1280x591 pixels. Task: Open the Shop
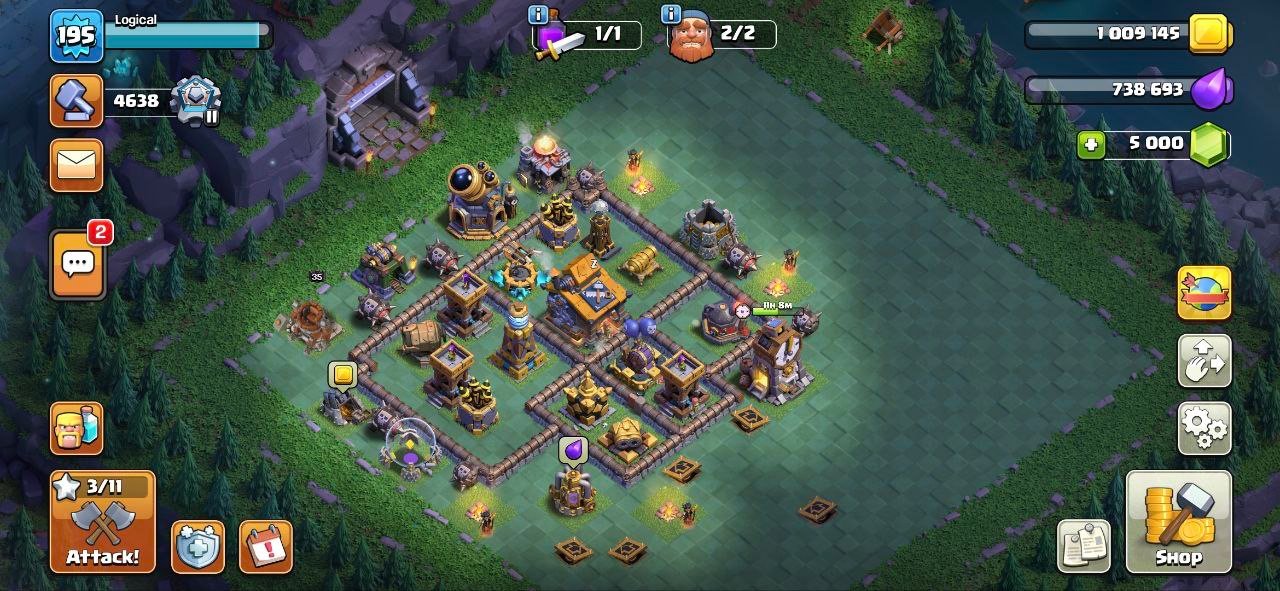(x=1178, y=522)
